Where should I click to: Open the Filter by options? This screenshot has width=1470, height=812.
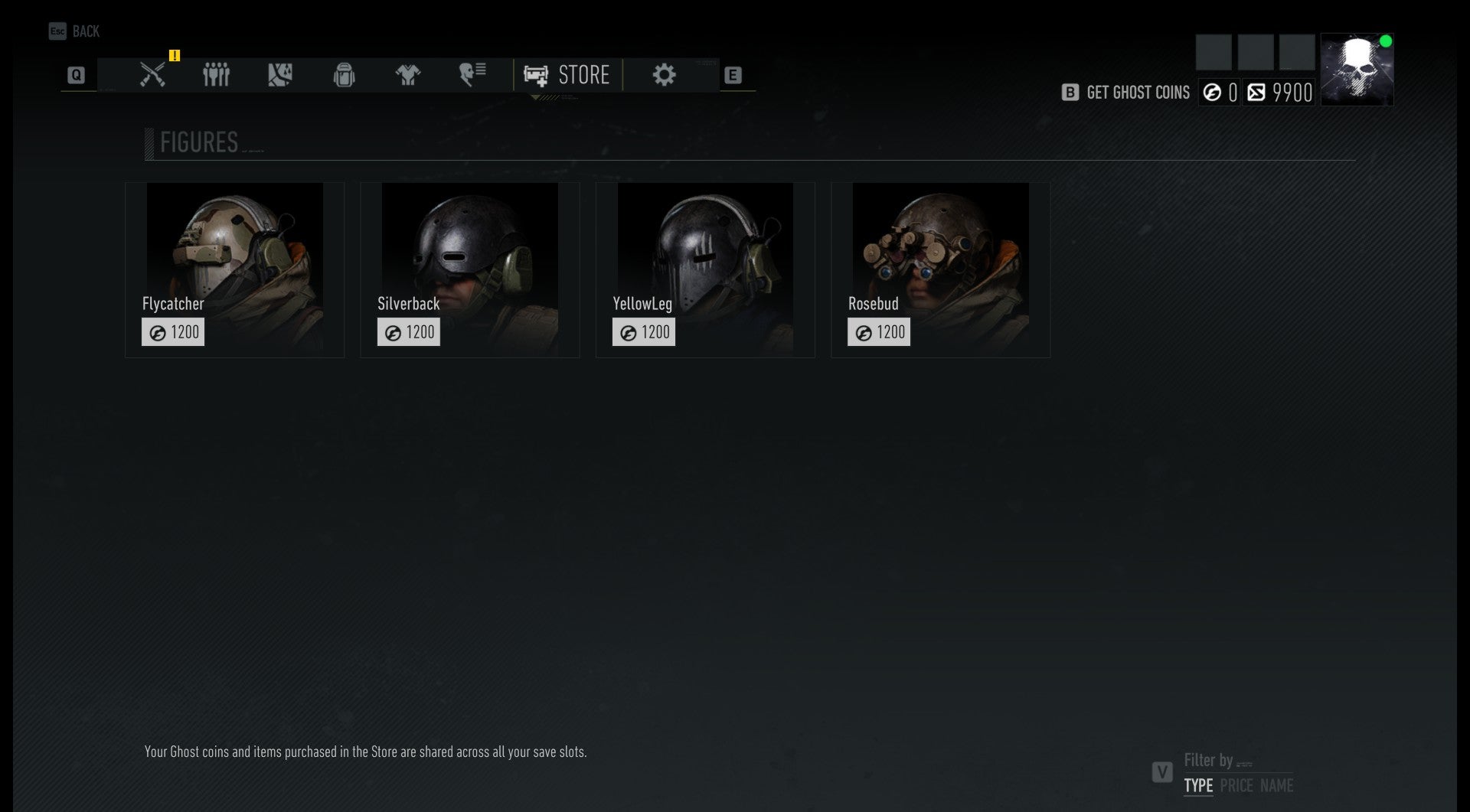[1210, 761]
